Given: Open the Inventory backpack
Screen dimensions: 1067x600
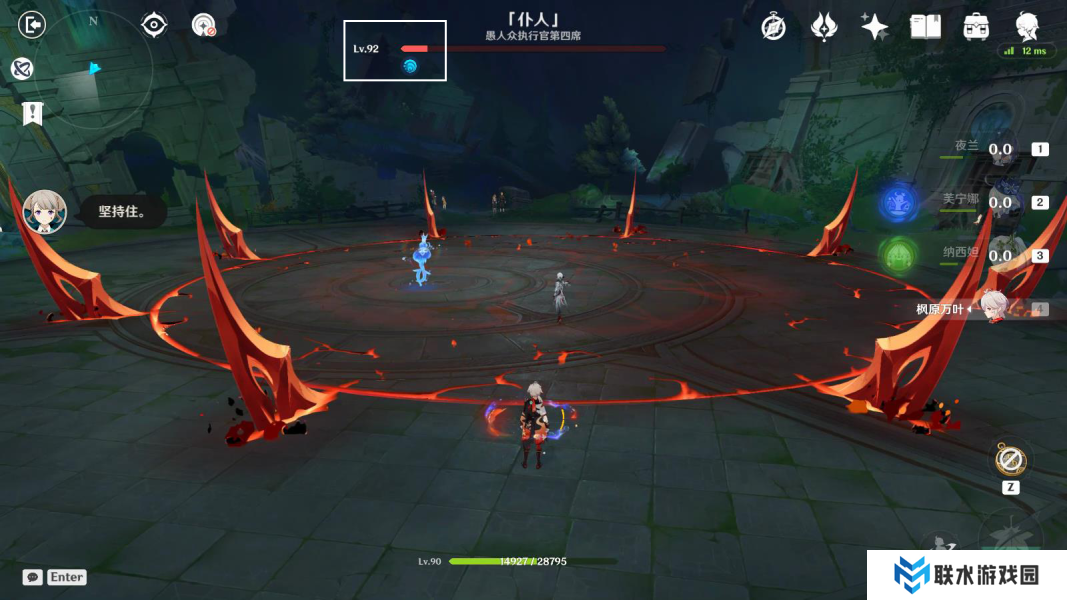Looking at the screenshot, I should pos(976,27).
